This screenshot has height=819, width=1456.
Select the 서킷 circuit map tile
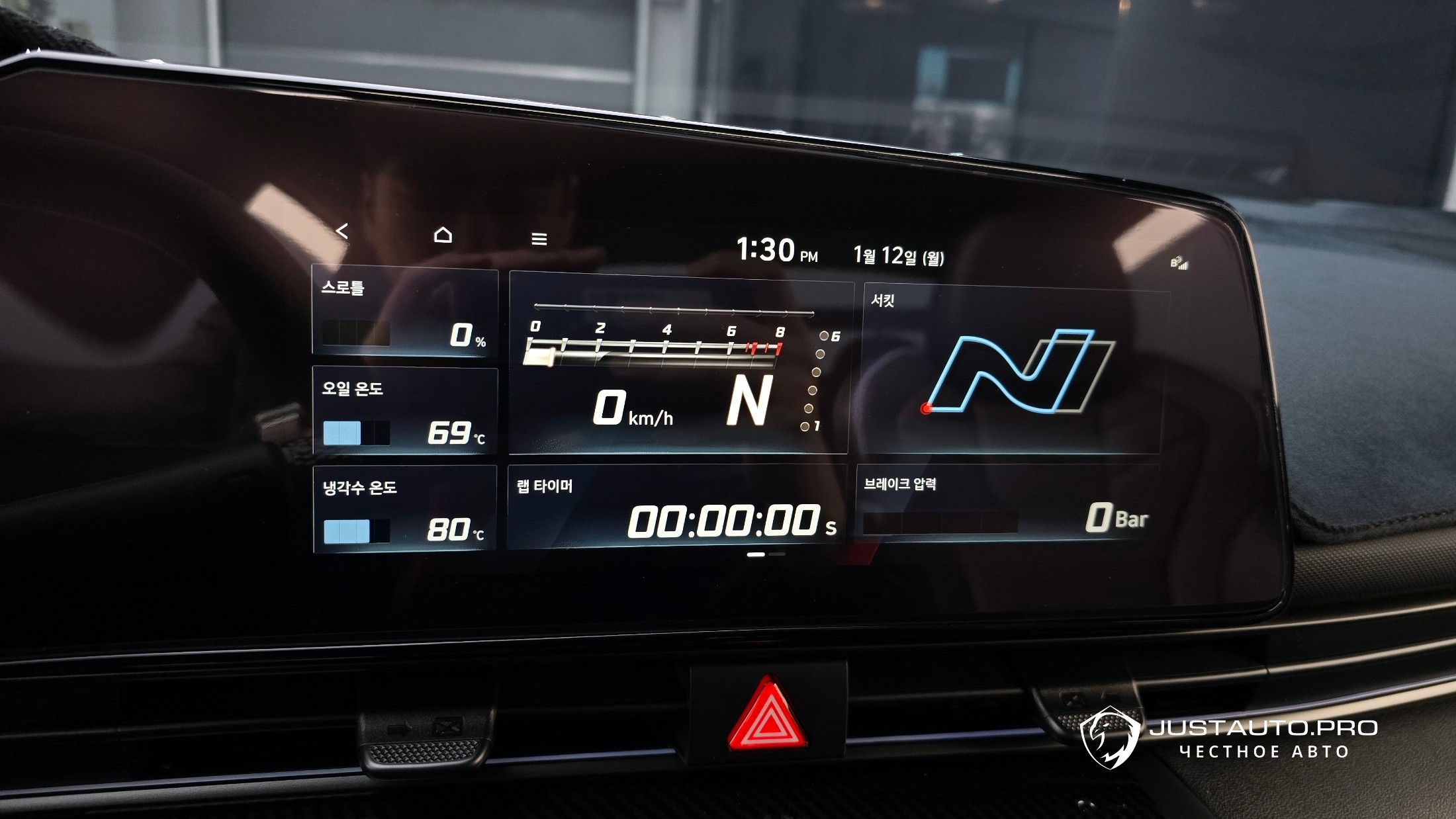point(1013,372)
